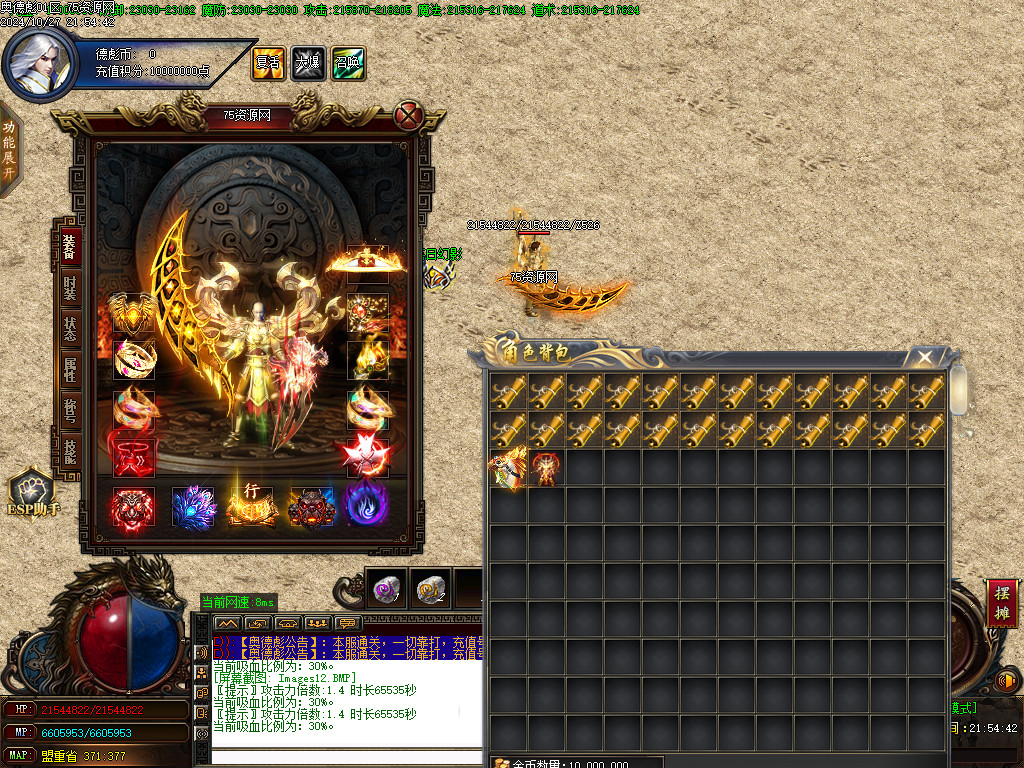Activate the 复活 revive buff icon

pyautogui.click(x=267, y=63)
